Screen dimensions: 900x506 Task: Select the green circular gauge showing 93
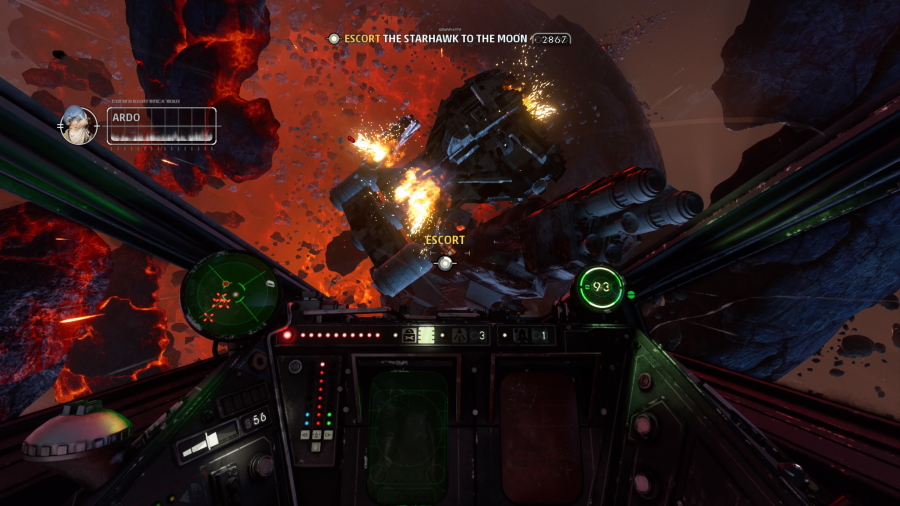[600, 288]
